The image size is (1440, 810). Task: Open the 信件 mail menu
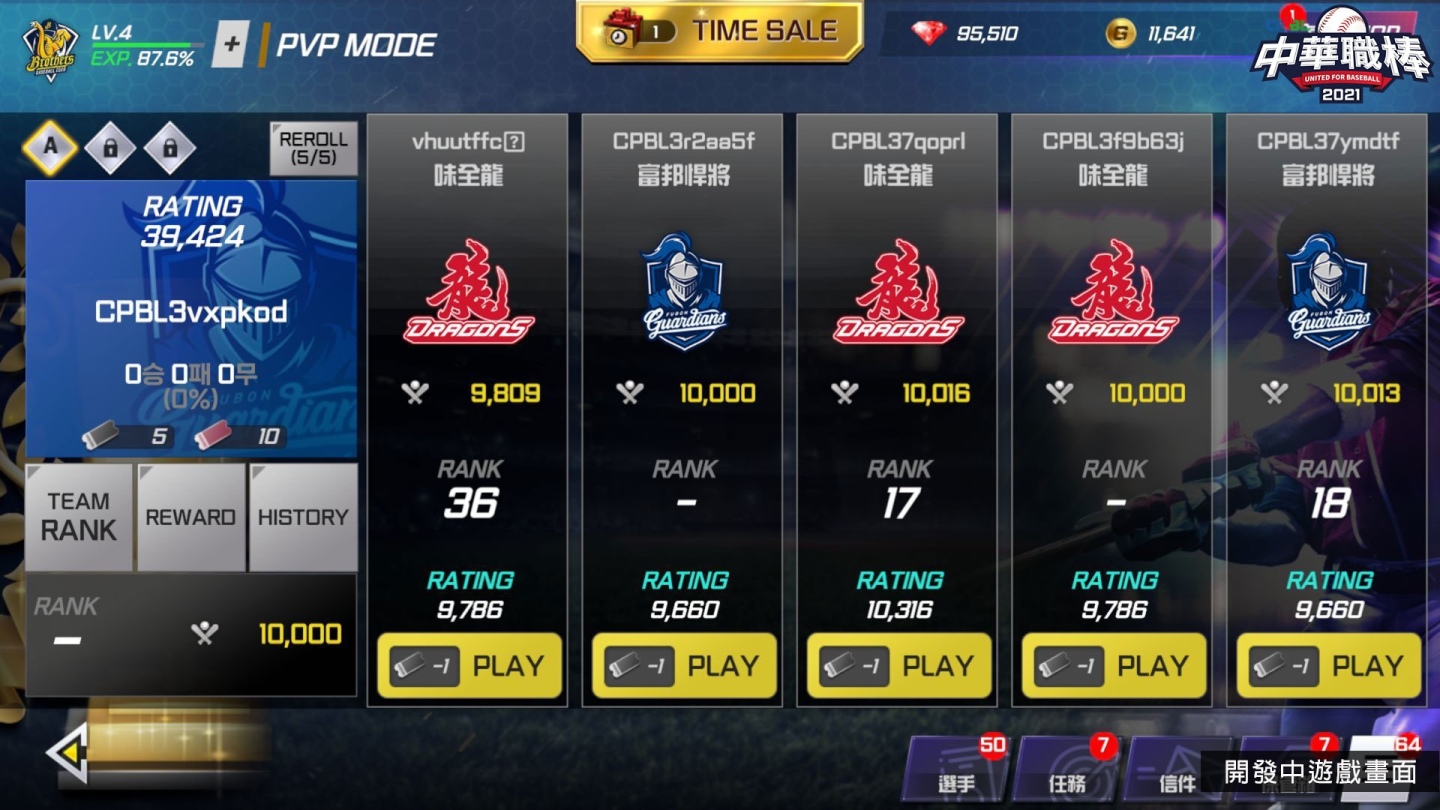point(1177,772)
